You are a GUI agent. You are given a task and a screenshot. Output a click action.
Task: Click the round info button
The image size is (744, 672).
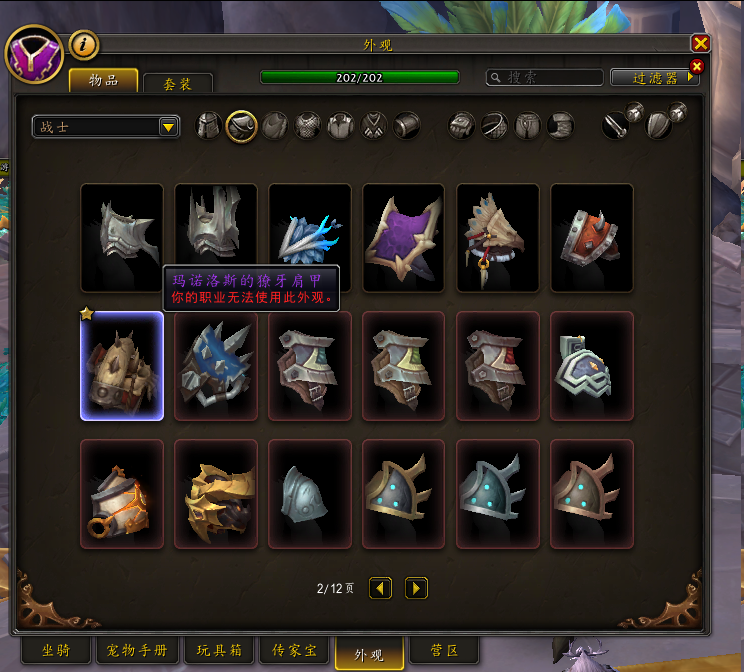tap(84, 45)
